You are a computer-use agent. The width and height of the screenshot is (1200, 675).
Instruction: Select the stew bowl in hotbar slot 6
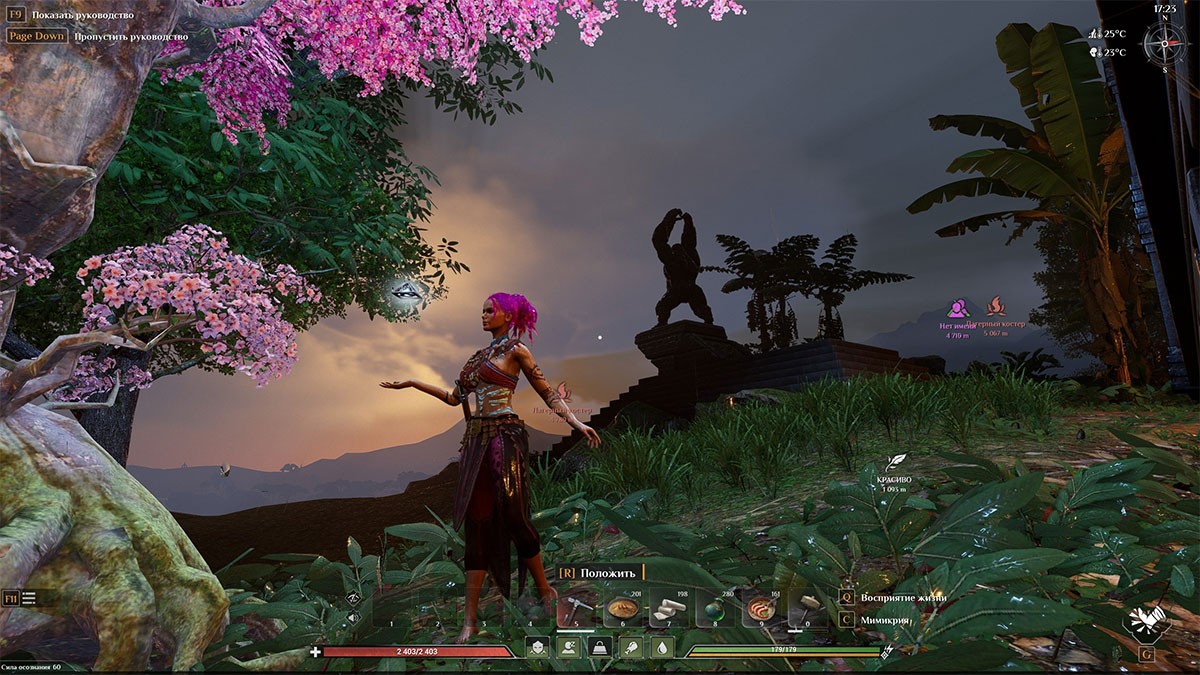[x=623, y=608]
